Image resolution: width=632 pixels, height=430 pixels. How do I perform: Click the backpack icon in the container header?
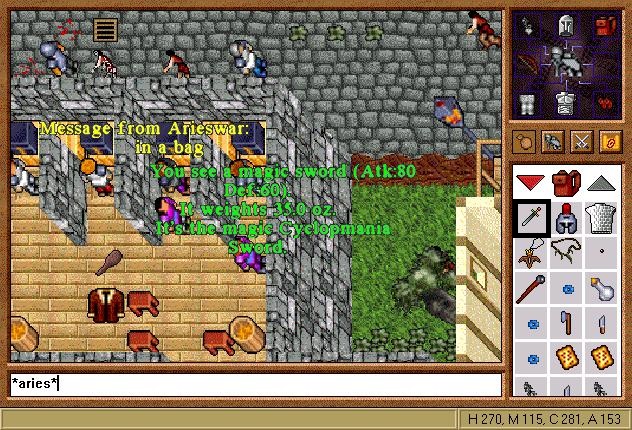pos(565,183)
